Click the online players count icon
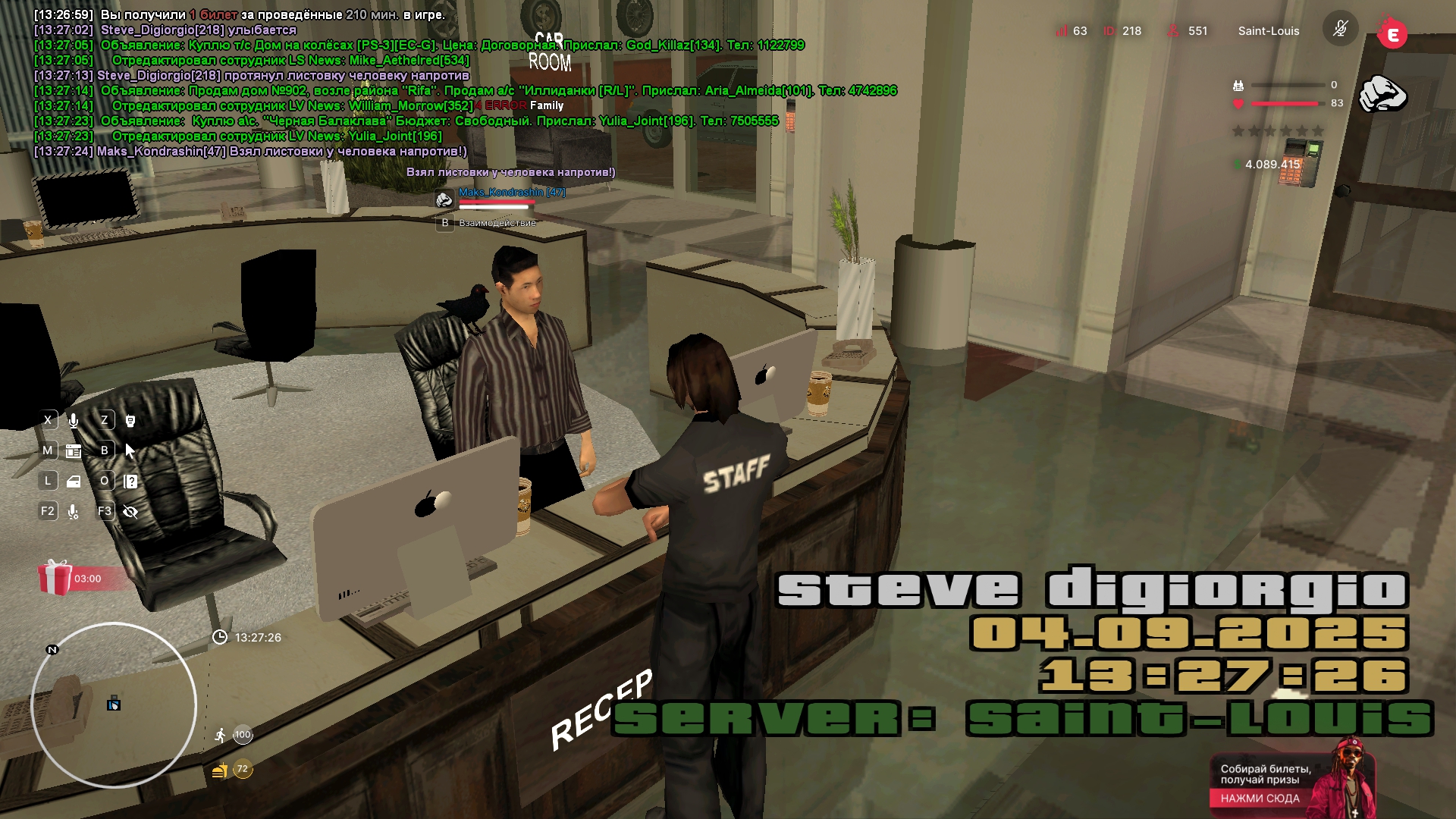The height and width of the screenshot is (819, 1456). pyautogui.click(x=1173, y=31)
